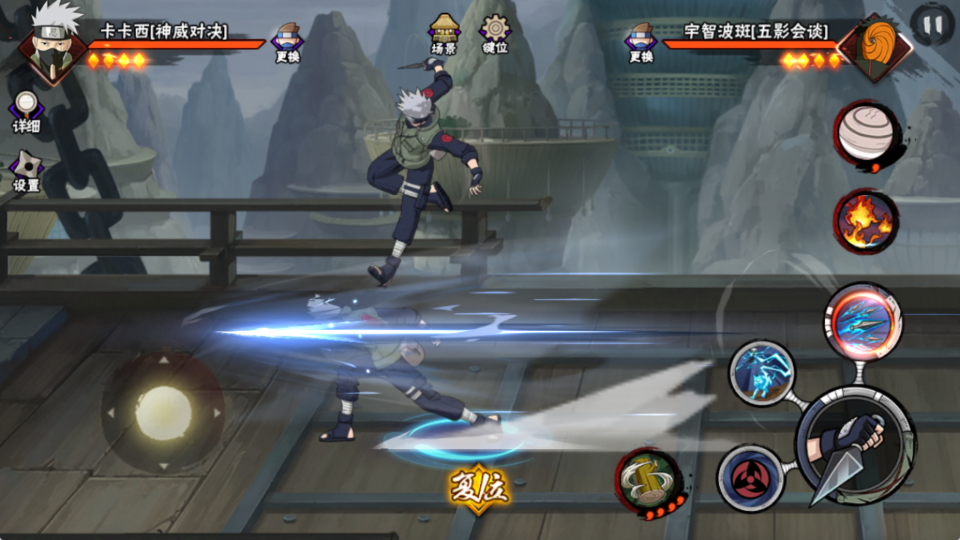Activate the red Sharingan eye skill
Screen dimensions: 960x540
[x=749, y=478]
